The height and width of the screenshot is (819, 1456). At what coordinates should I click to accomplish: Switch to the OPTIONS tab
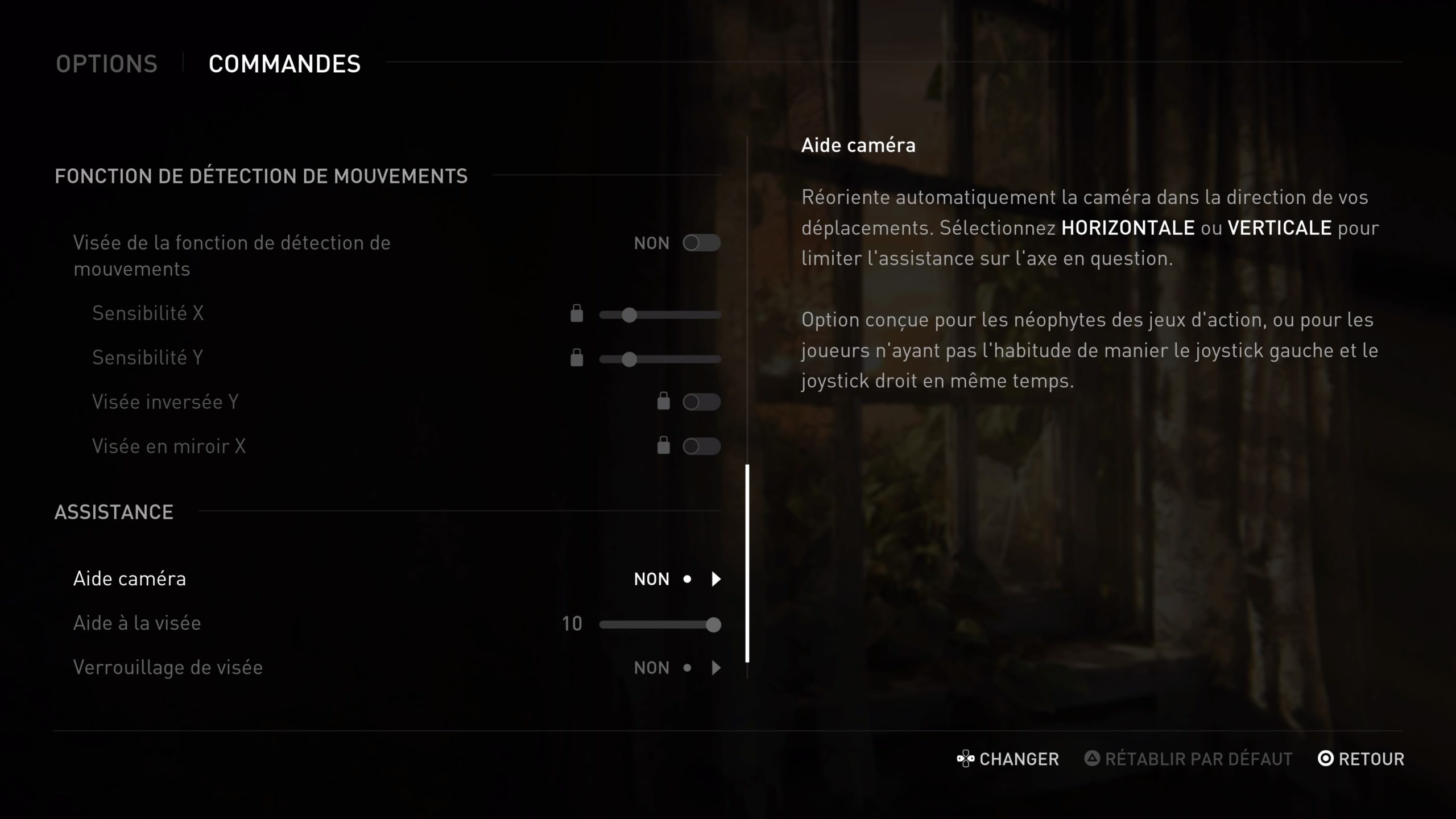coord(106,64)
